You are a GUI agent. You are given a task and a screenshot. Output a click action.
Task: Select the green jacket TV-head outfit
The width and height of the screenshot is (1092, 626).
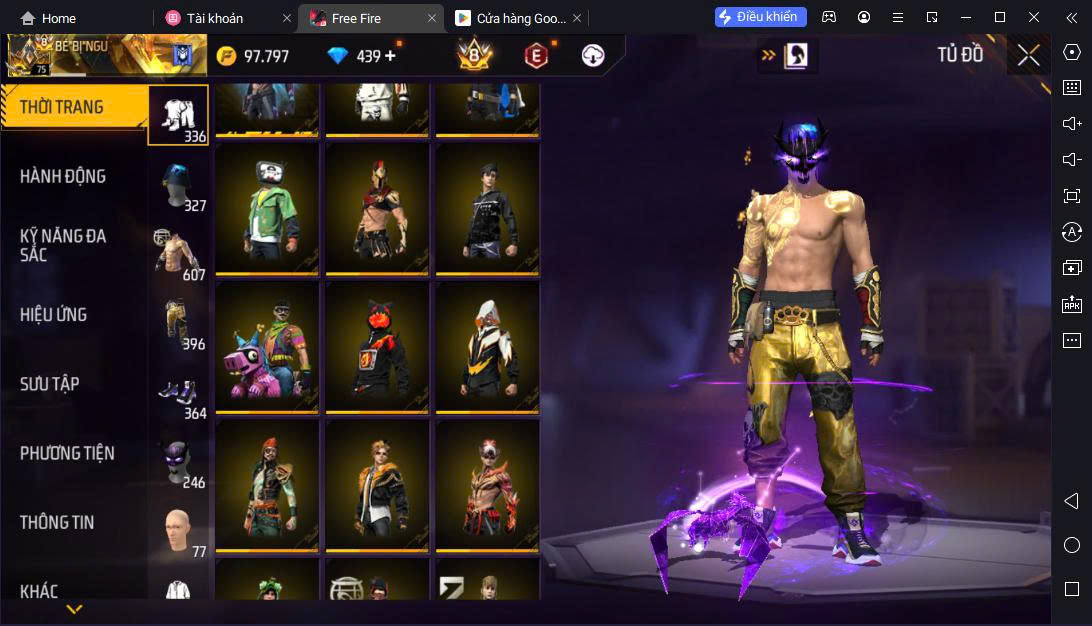pyautogui.click(x=267, y=209)
